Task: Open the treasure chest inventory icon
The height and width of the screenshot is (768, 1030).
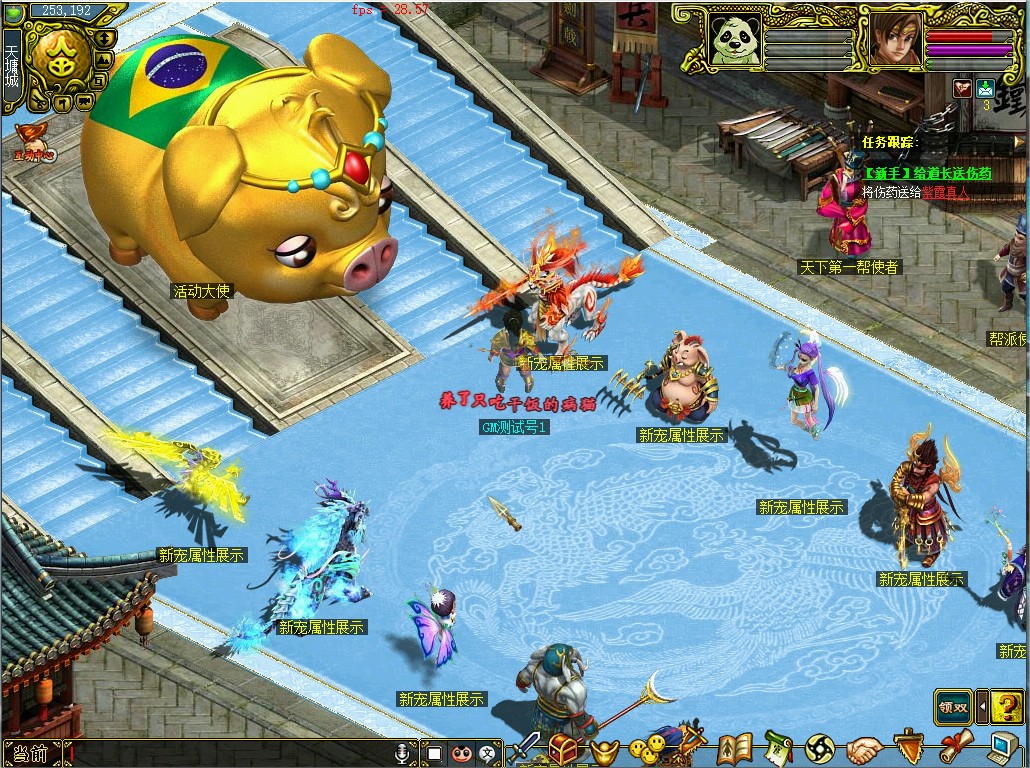Action: (565, 749)
